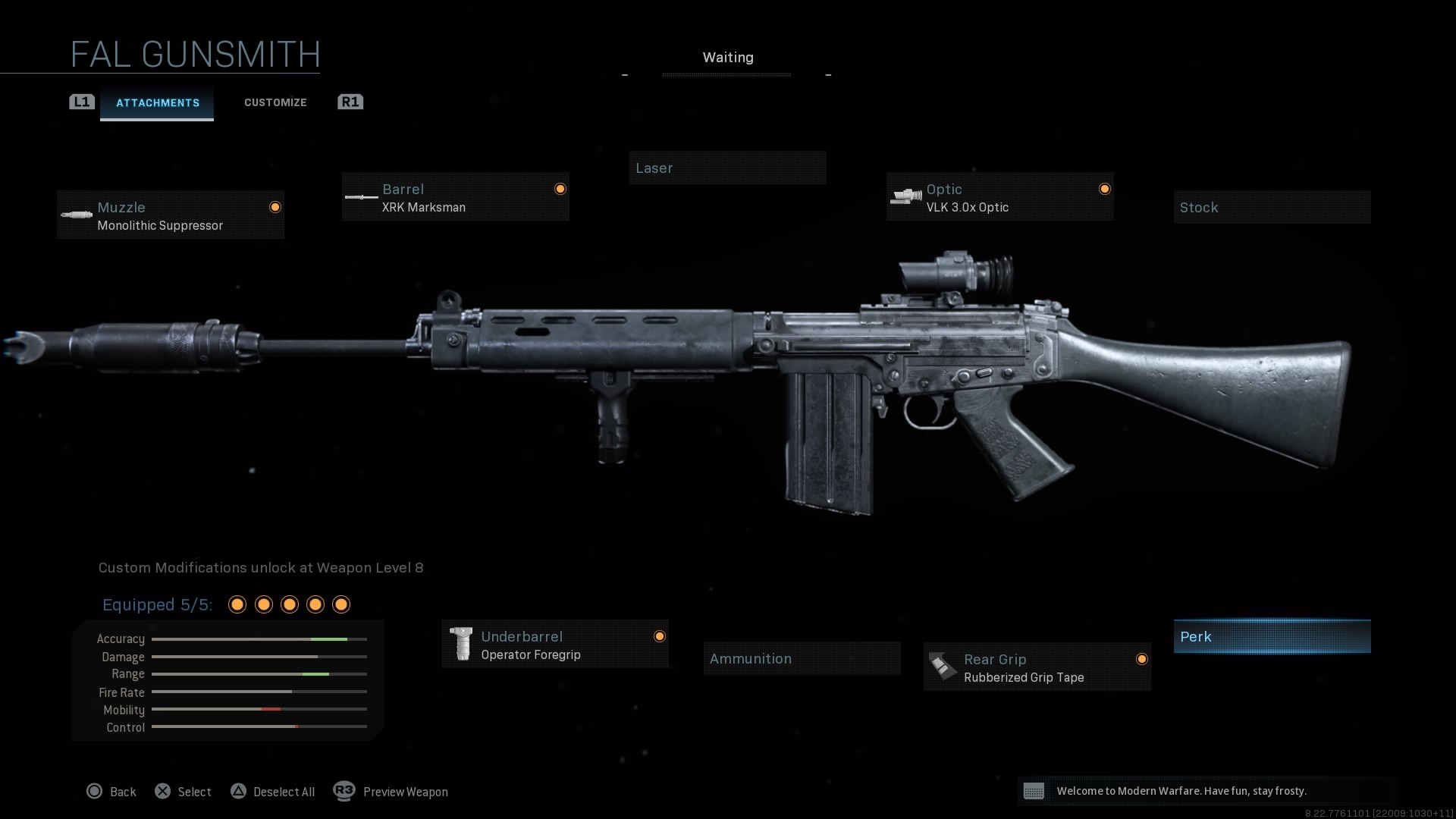The height and width of the screenshot is (819, 1456).
Task: Toggle the orange indicator on the Muzzle slot
Action: coord(275,206)
